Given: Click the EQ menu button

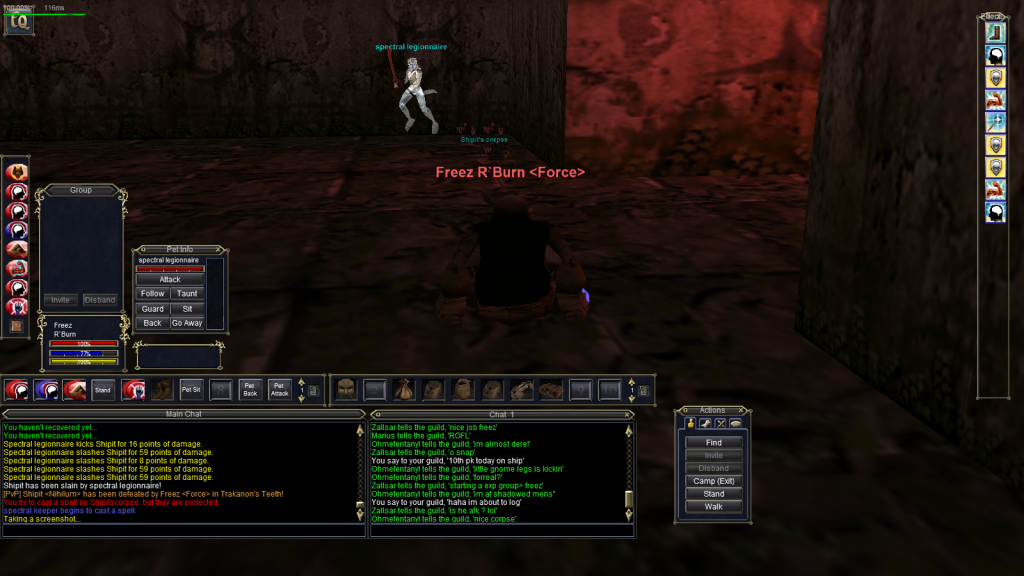Looking at the screenshot, I should click(18, 23).
